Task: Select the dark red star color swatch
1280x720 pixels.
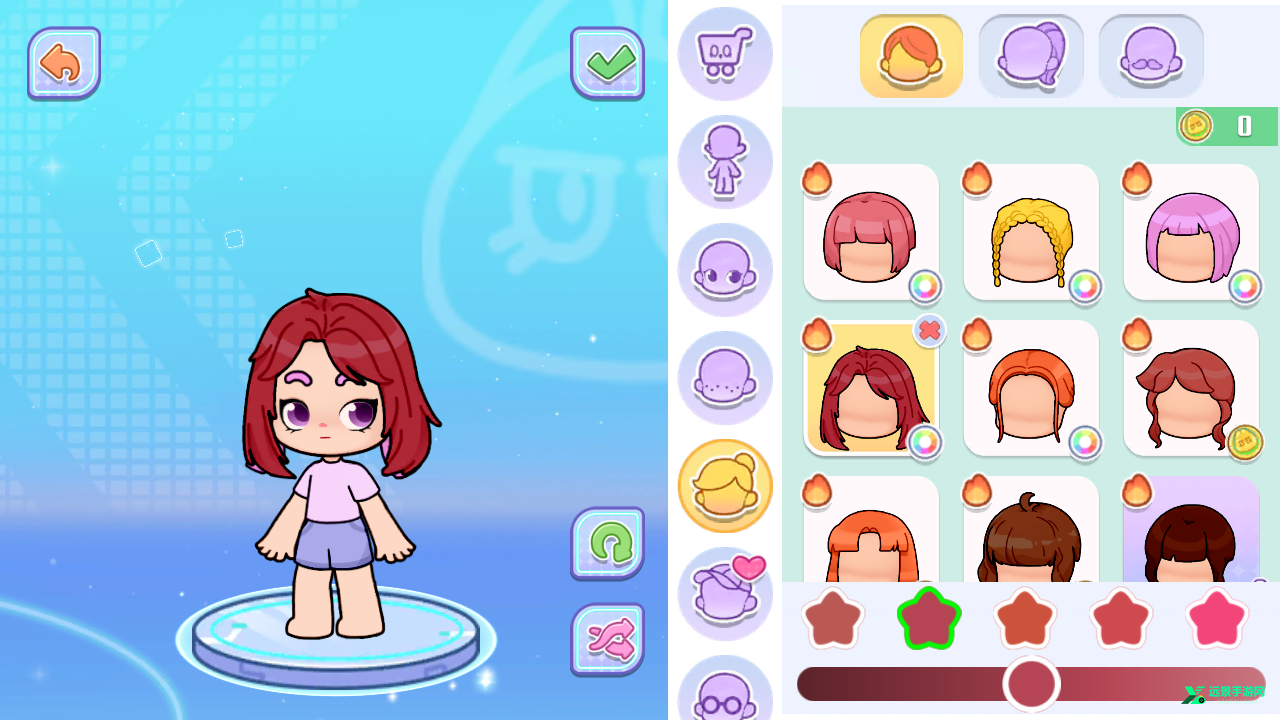Action: click(x=929, y=618)
